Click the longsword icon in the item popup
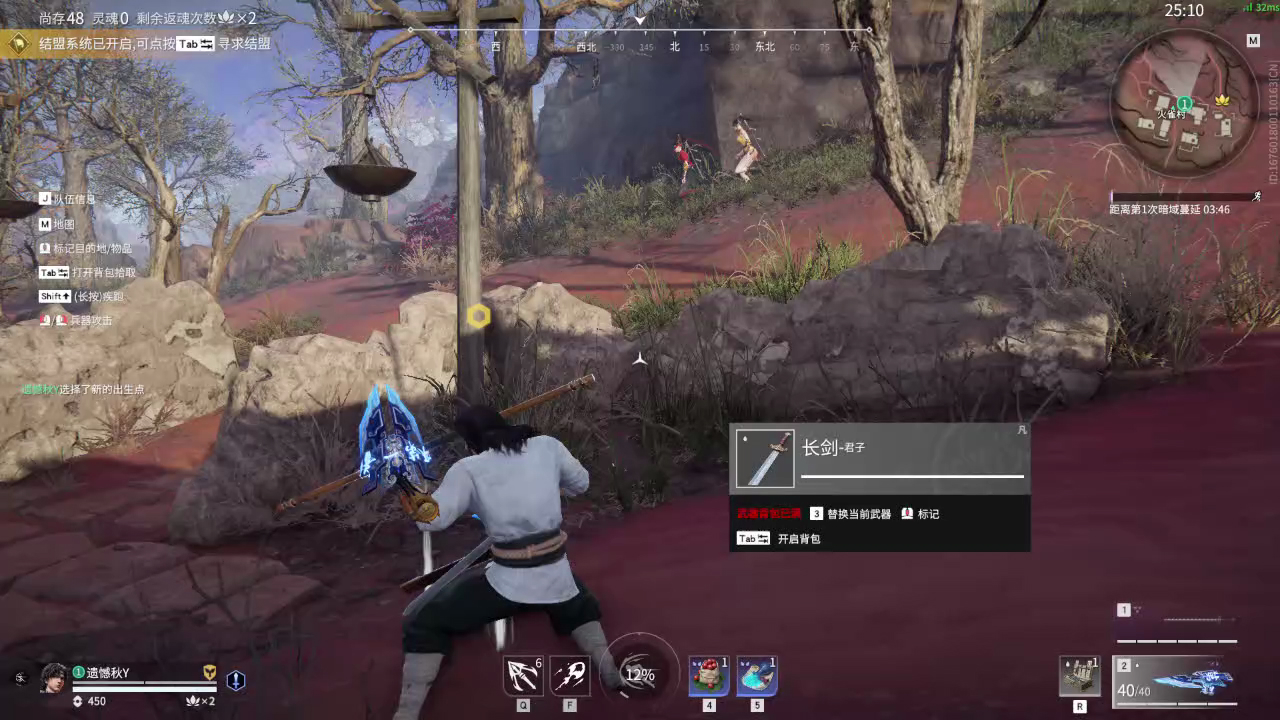This screenshot has height=720, width=1280. pyautogui.click(x=765, y=459)
